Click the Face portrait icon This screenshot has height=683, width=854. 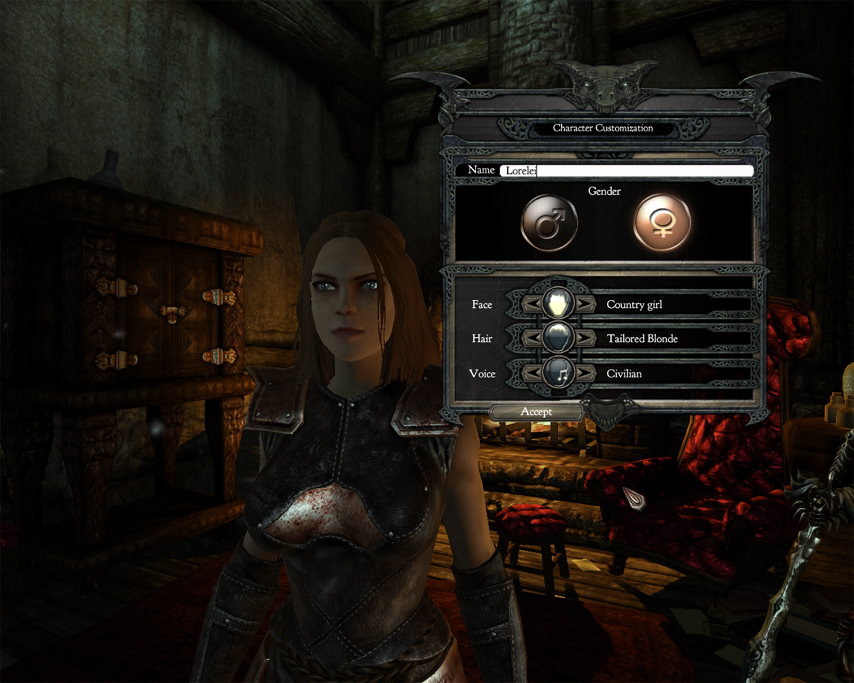point(558,304)
